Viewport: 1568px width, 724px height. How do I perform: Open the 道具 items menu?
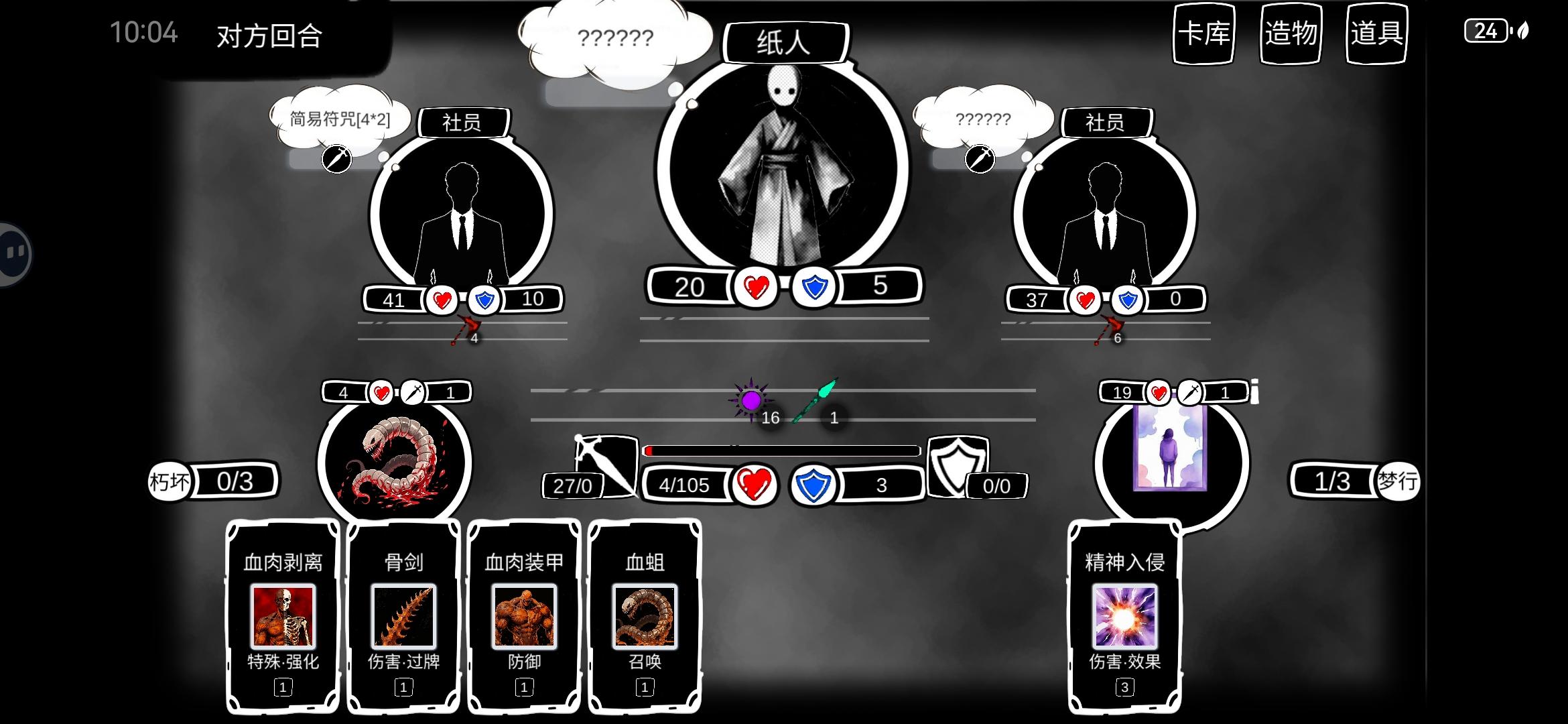click(x=1376, y=36)
